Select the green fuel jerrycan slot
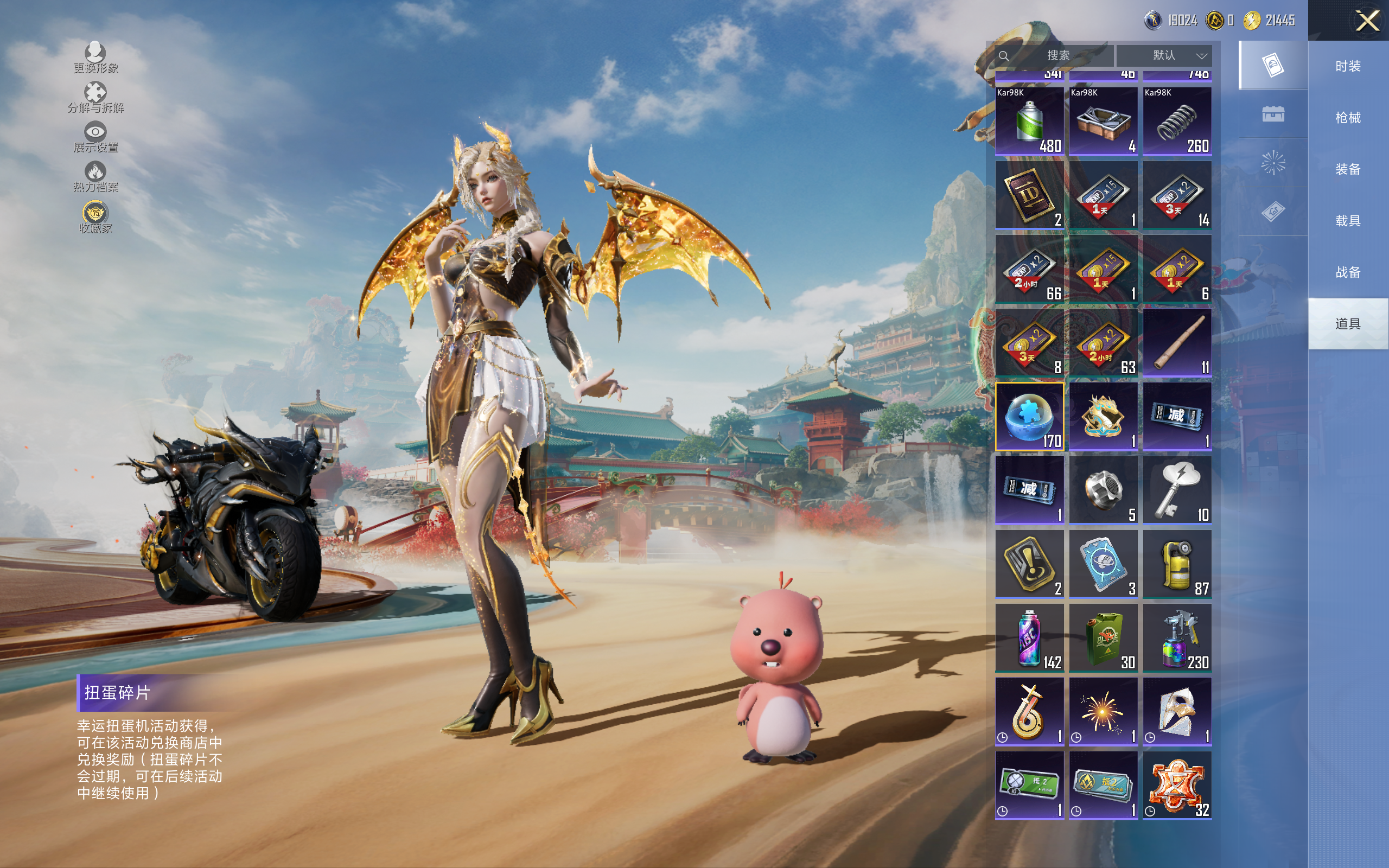This screenshot has height=868, width=1389. pos(1103,637)
